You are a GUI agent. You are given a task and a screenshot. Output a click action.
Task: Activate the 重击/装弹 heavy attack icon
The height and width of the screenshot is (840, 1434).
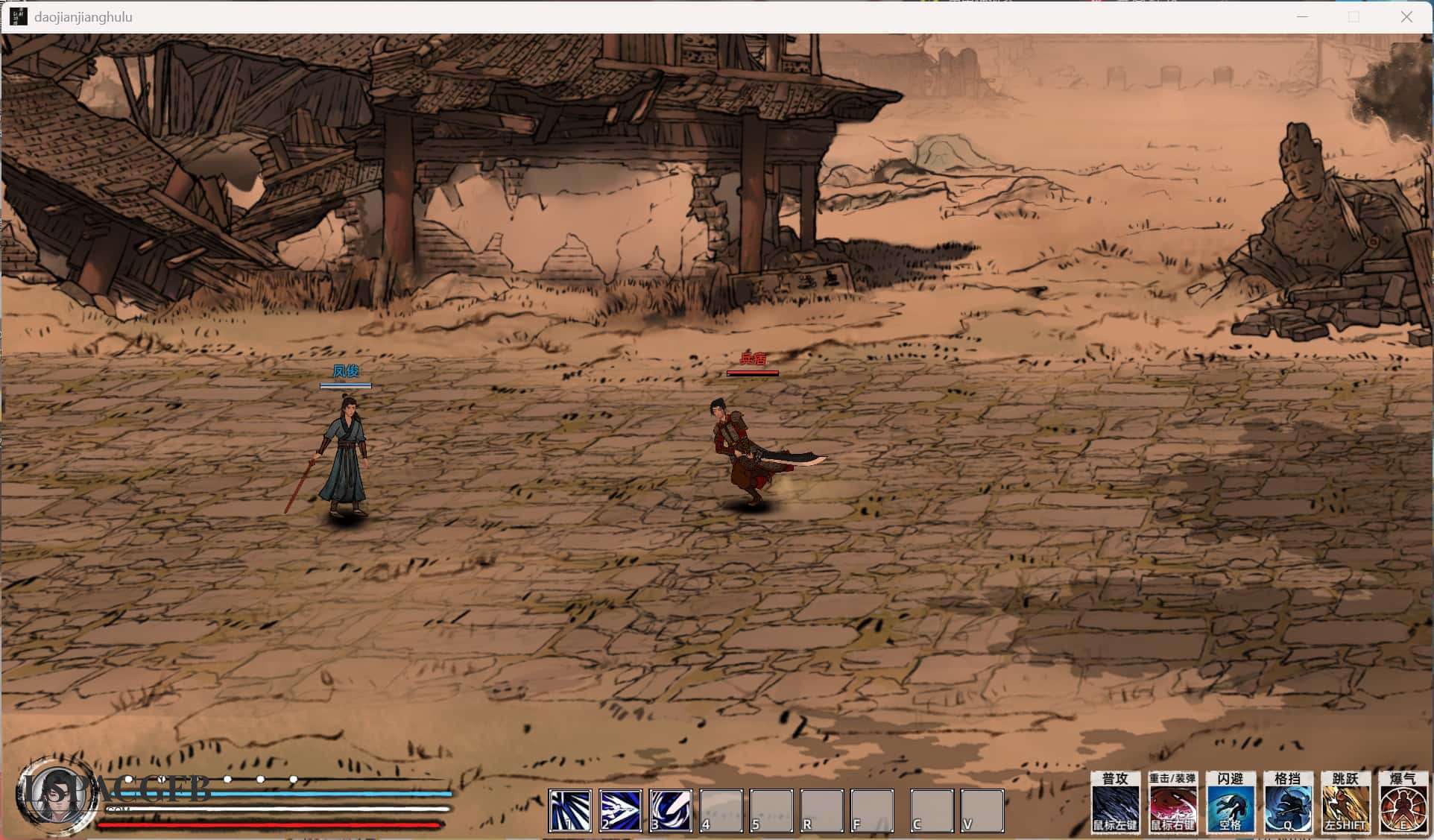point(1172,803)
